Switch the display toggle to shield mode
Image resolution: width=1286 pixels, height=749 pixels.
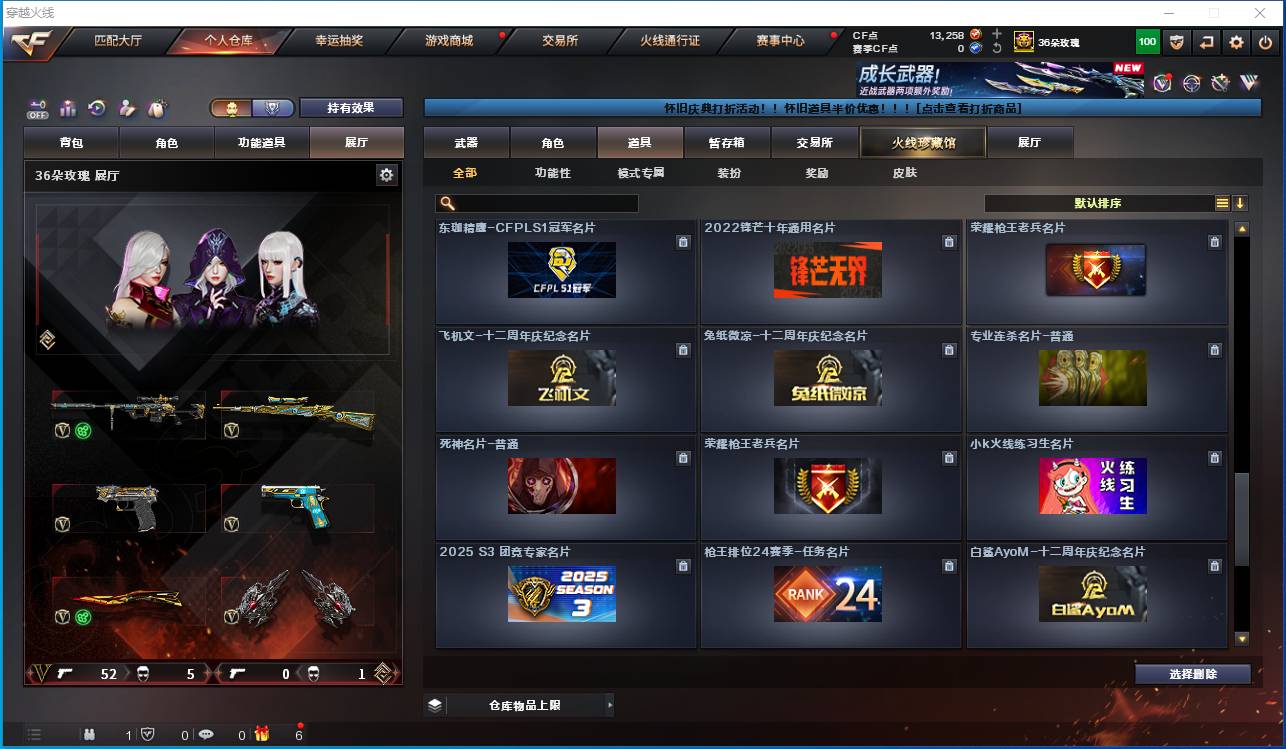[x=271, y=108]
